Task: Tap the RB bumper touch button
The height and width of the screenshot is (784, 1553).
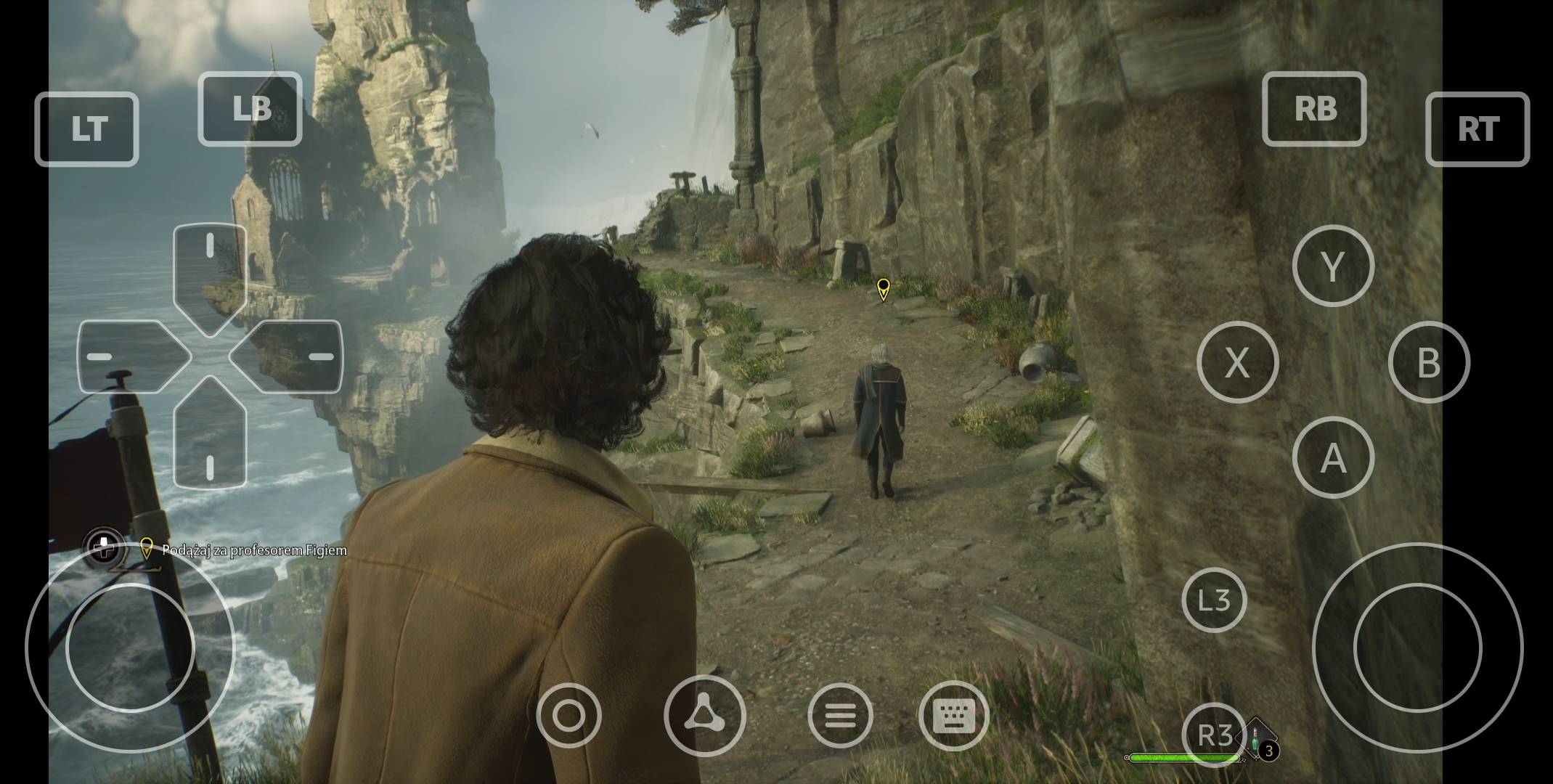Action: point(1314,109)
